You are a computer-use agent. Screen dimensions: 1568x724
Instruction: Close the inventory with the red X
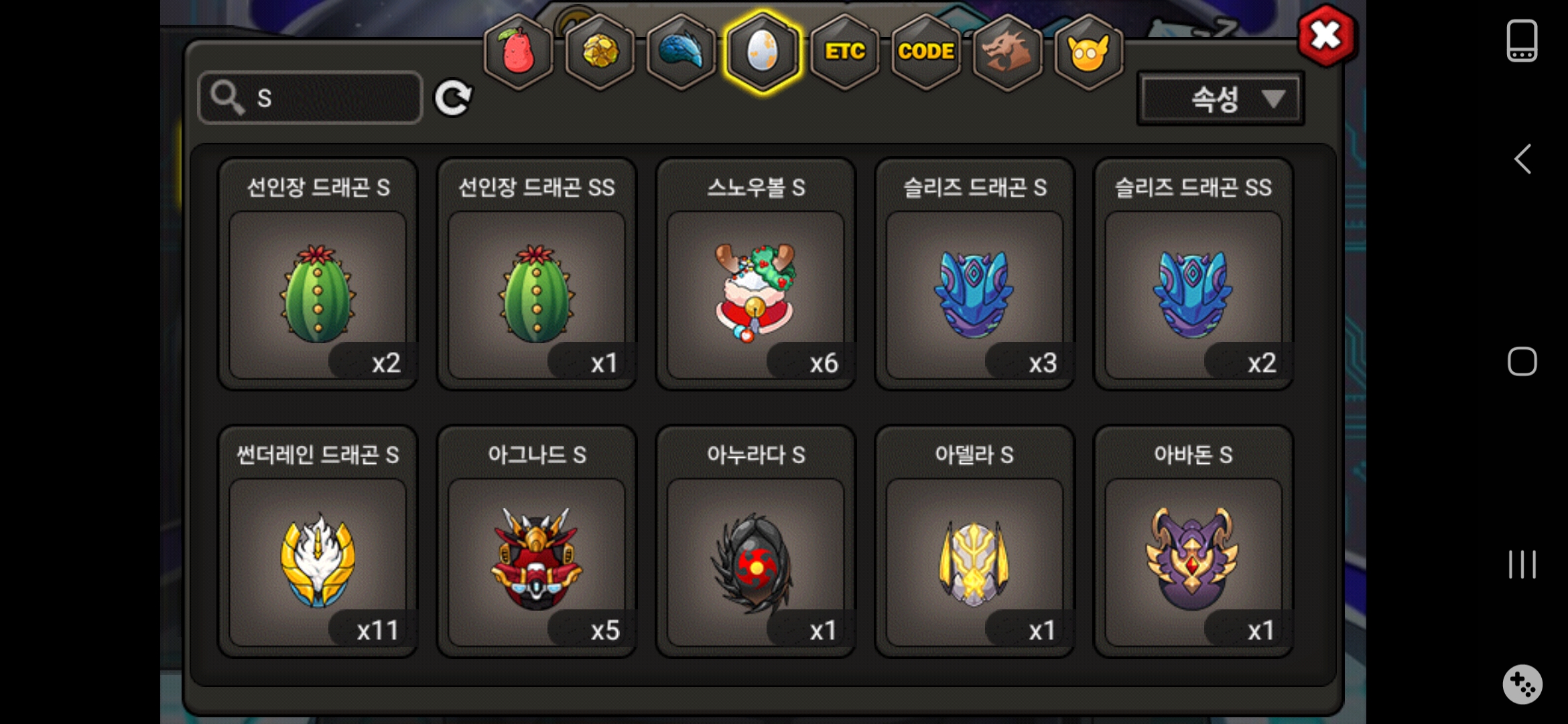coord(1325,36)
